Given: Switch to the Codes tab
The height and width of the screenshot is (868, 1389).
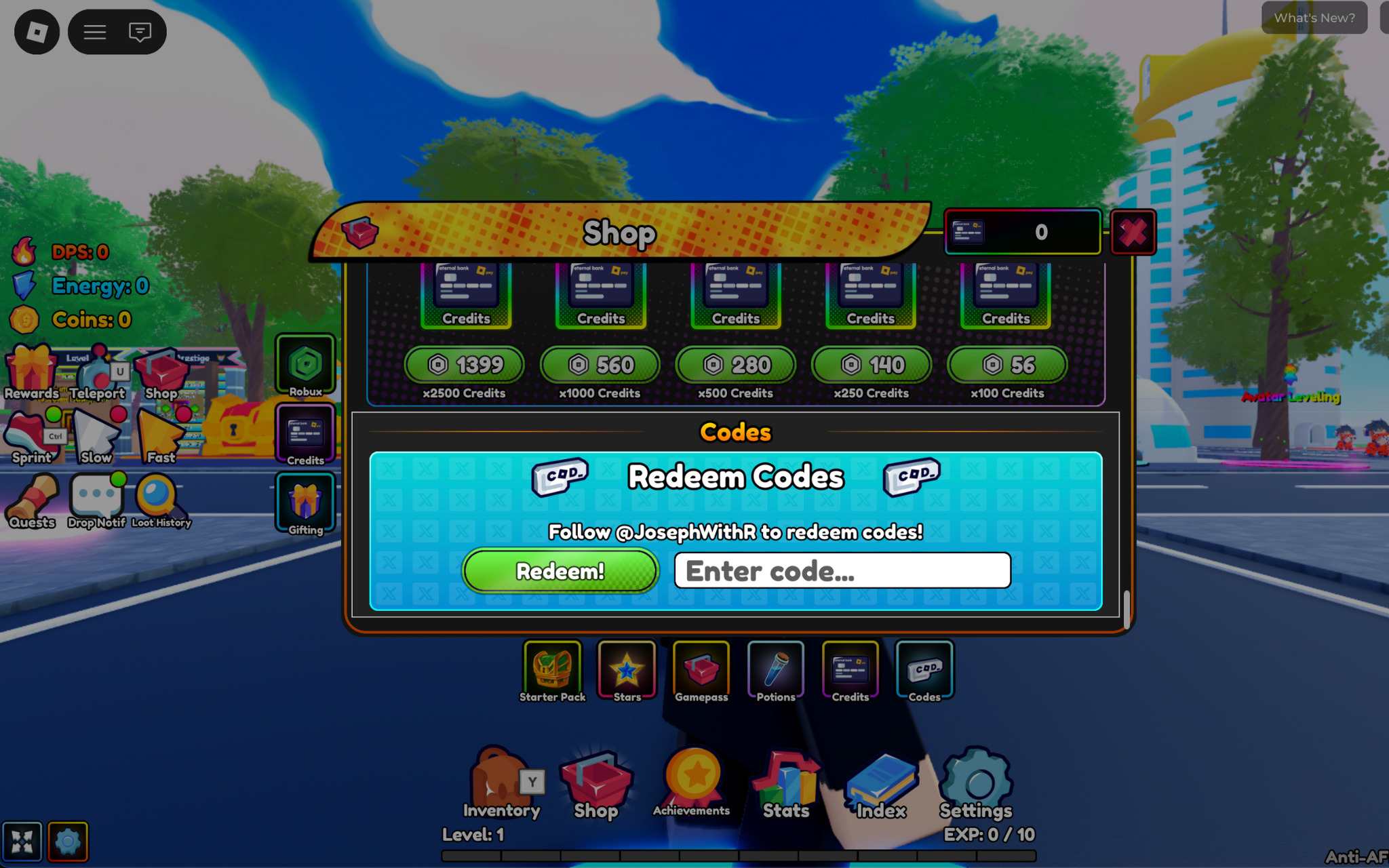Looking at the screenshot, I should (924, 669).
